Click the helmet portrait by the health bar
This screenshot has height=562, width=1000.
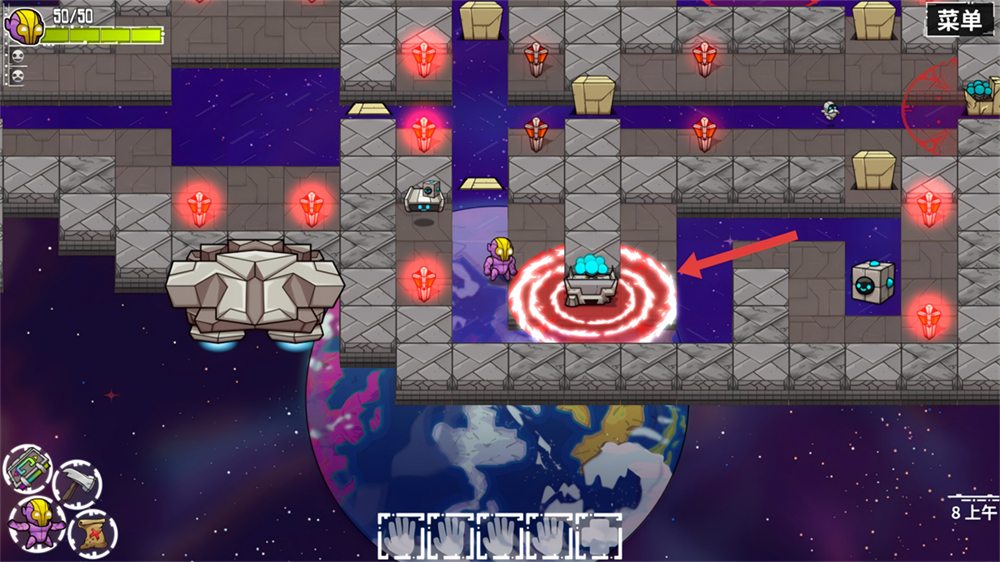tap(24, 25)
